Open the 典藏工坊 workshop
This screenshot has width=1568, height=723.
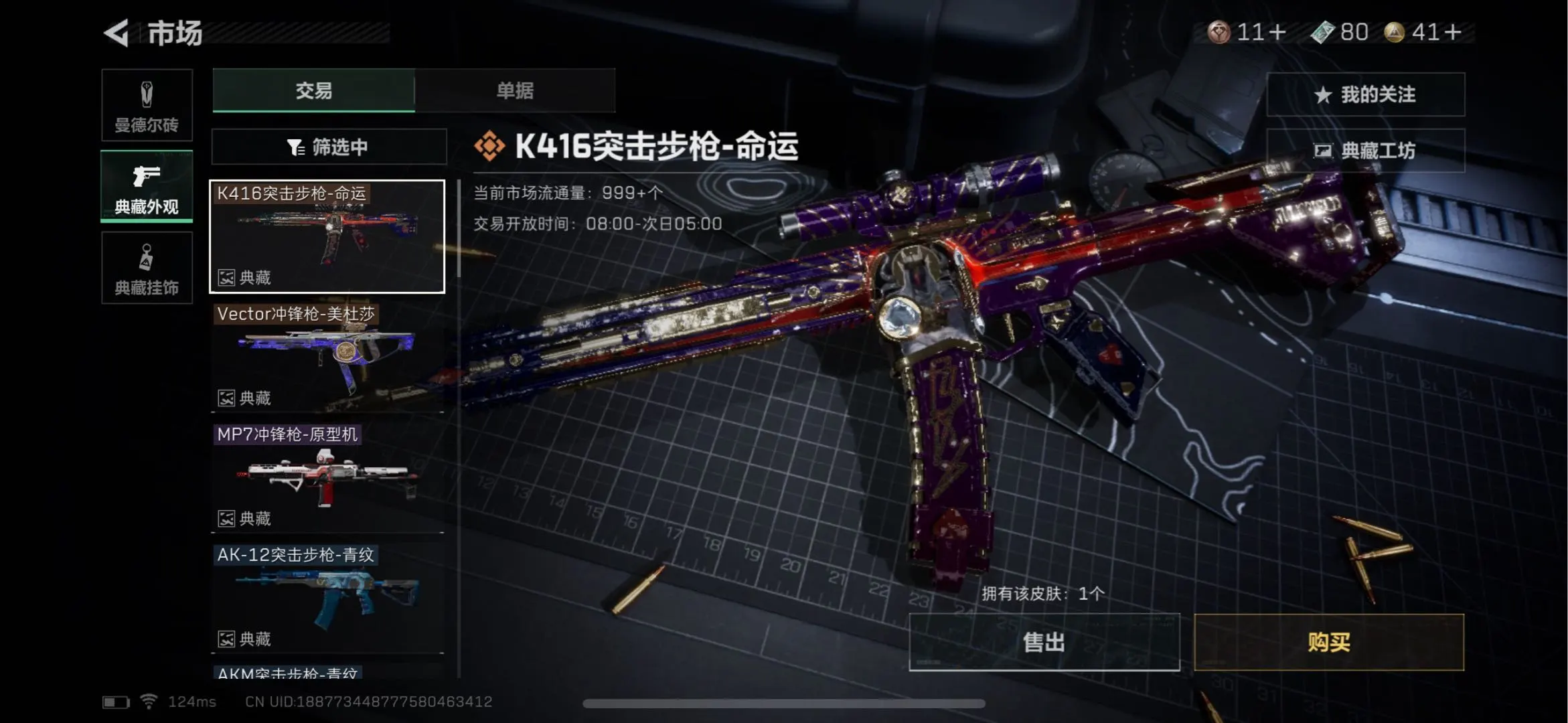1365,151
